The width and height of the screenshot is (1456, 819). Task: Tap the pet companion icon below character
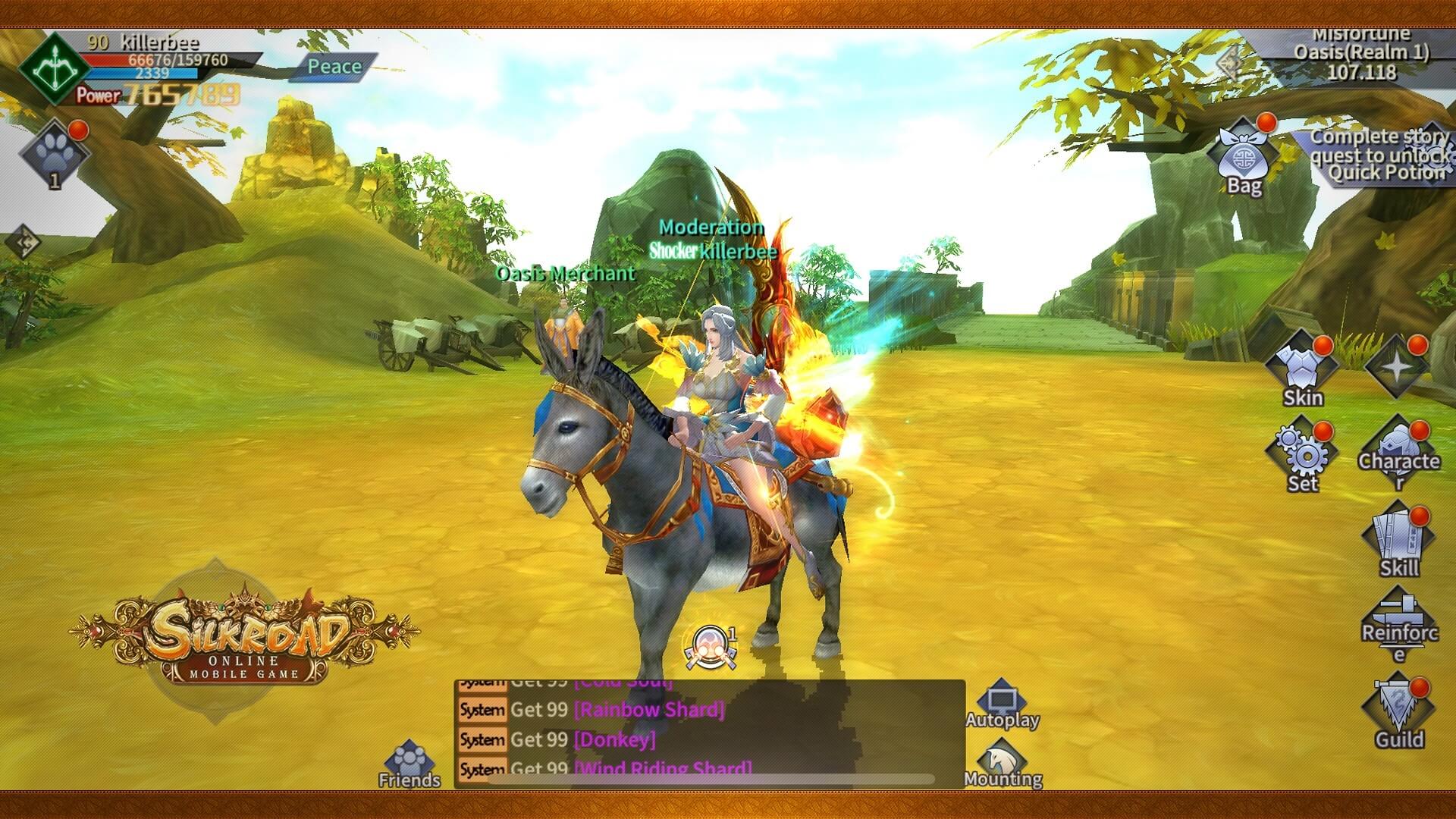(711, 647)
